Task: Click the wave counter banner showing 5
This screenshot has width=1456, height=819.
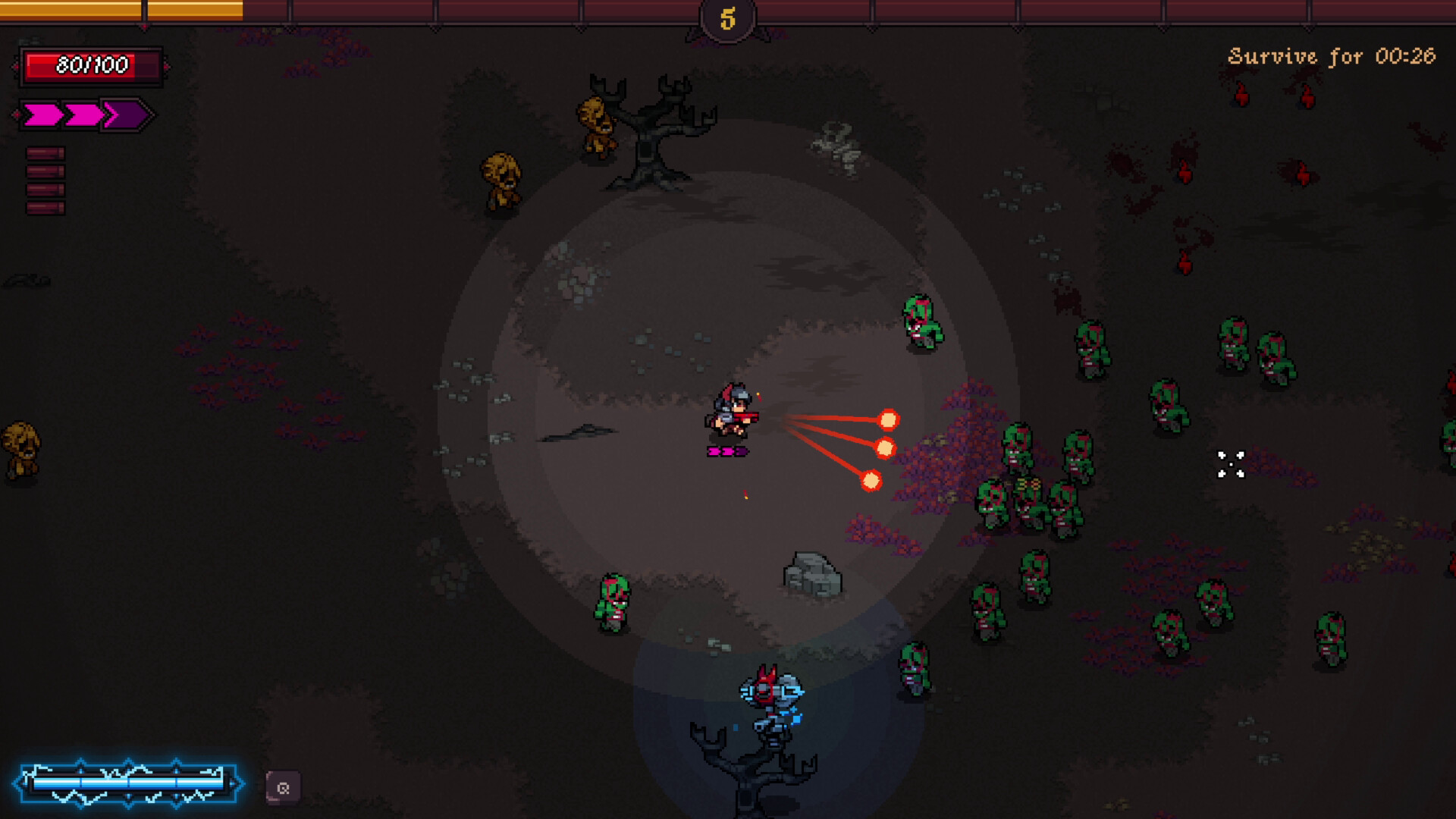Action: (x=728, y=20)
